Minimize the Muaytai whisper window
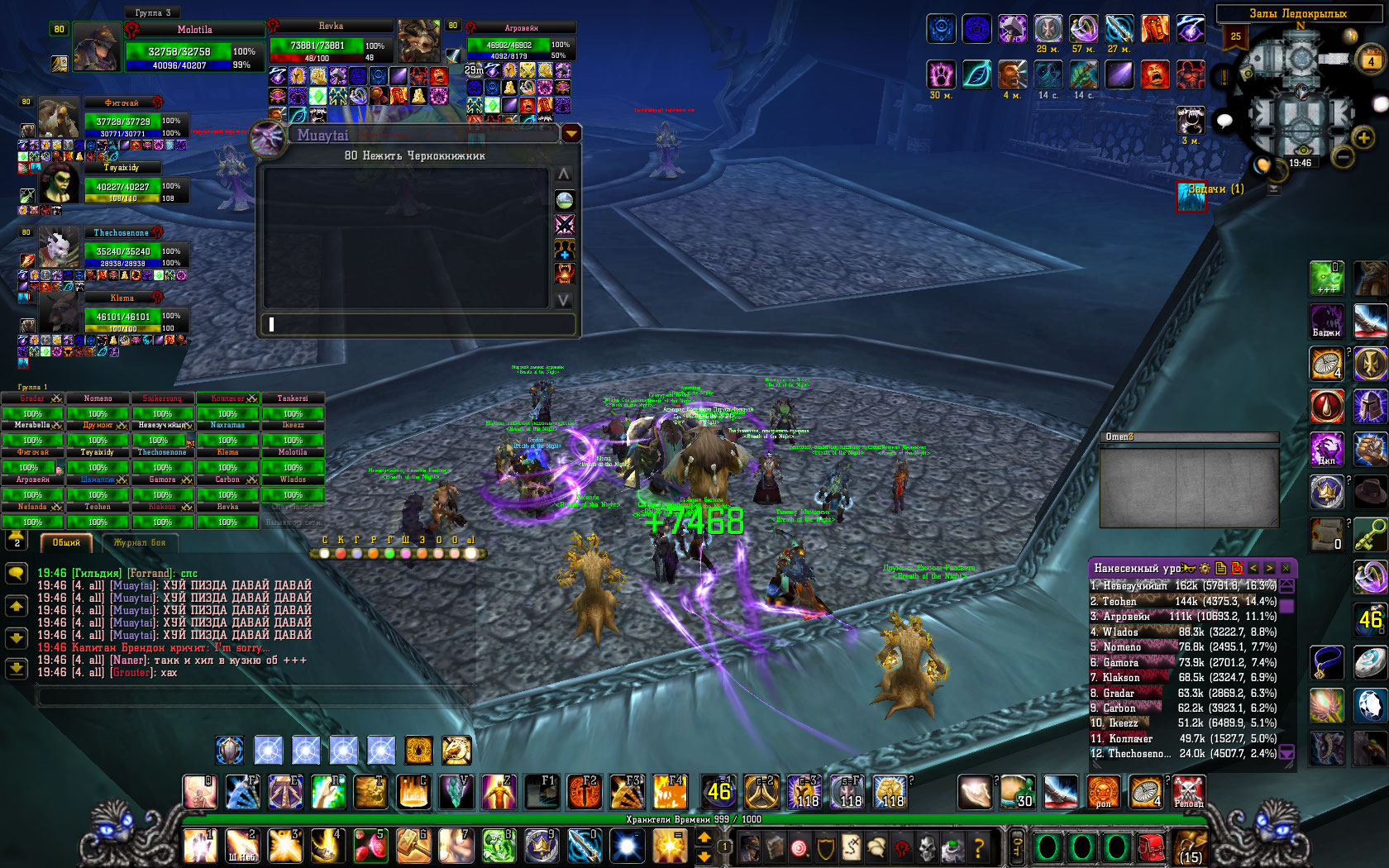 [571, 133]
